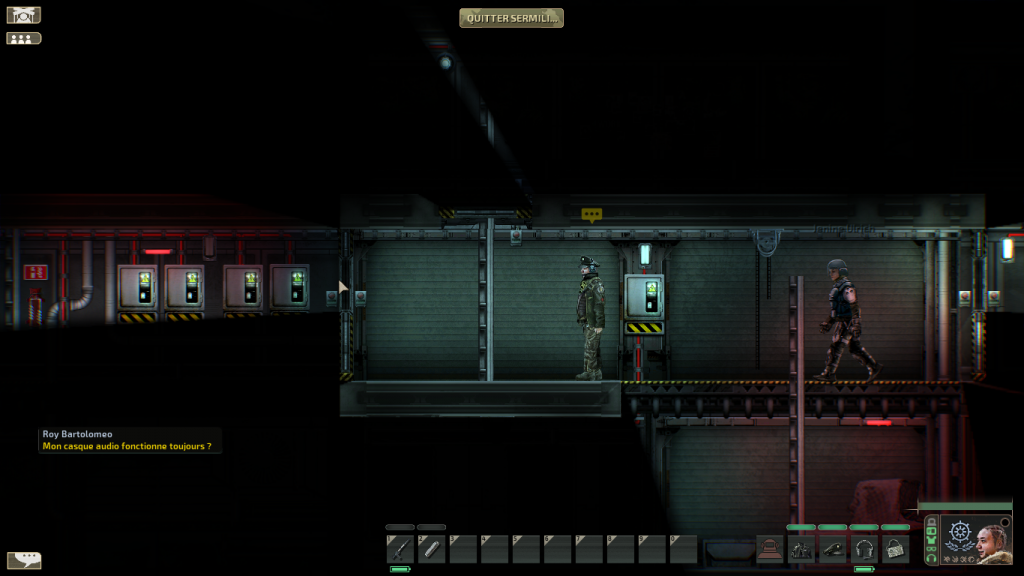Click the headset equipment slot
This screenshot has width=1024, height=576.
864,548
